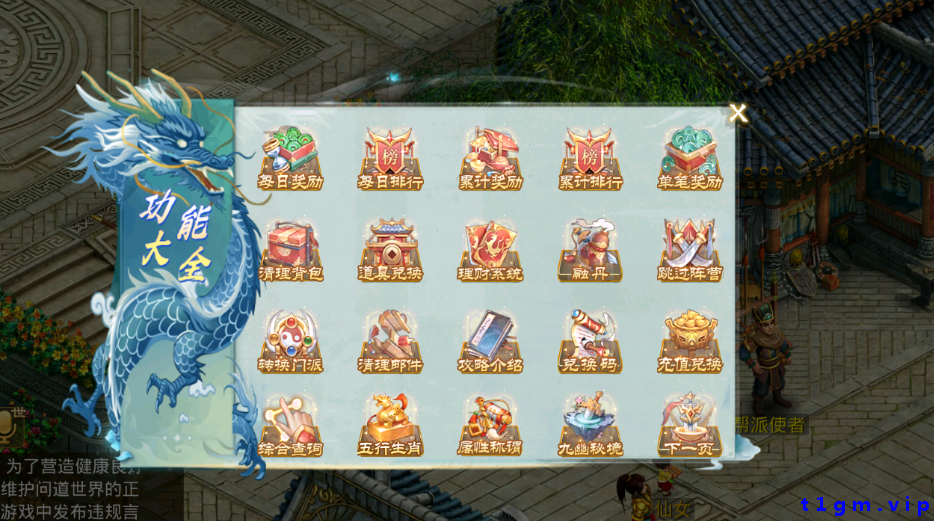Go to the next page with 下一页
The image size is (934, 521).
tap(691, 426)
